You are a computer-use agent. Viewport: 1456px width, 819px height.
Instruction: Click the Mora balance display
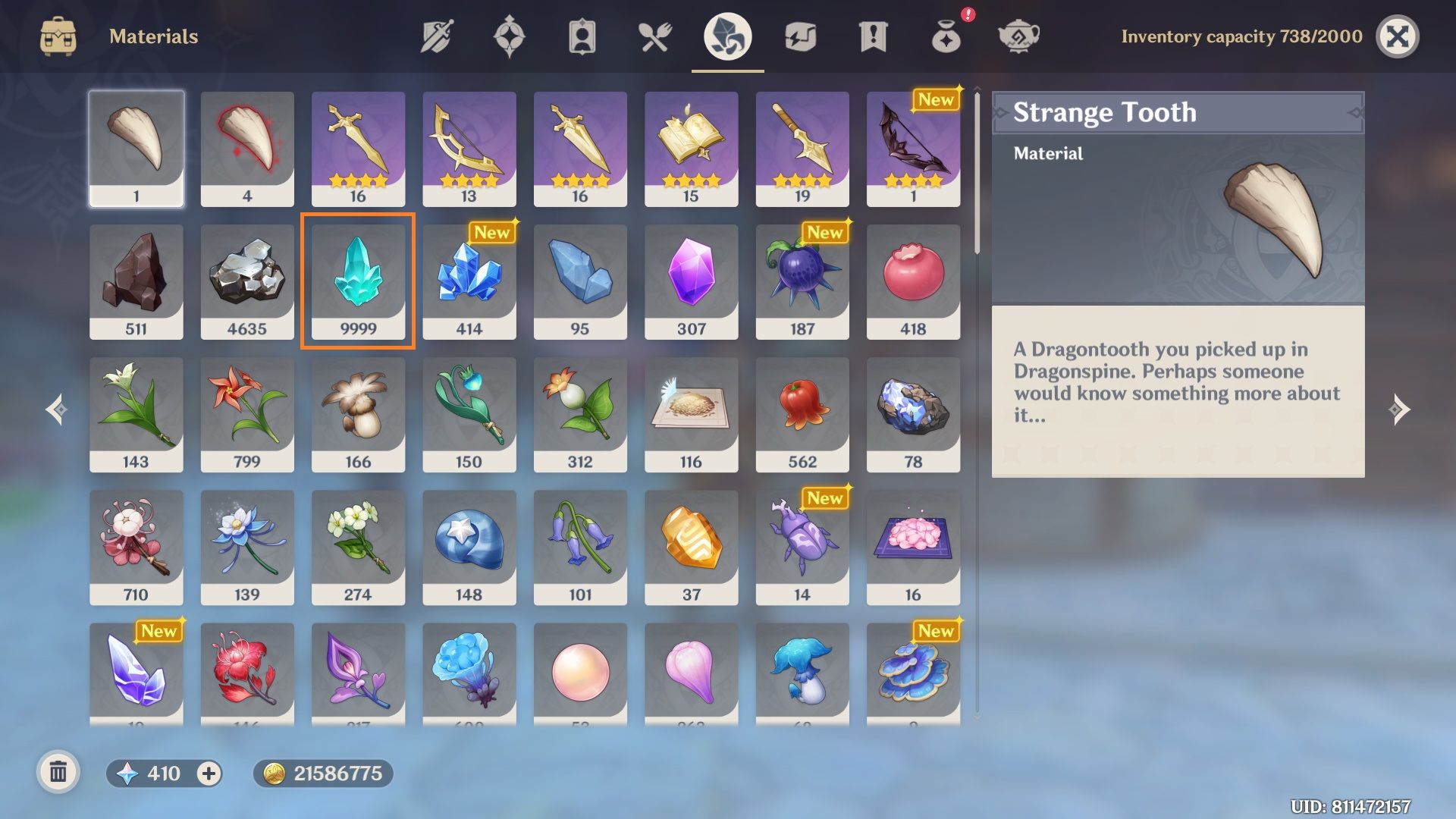click(323, 773)
